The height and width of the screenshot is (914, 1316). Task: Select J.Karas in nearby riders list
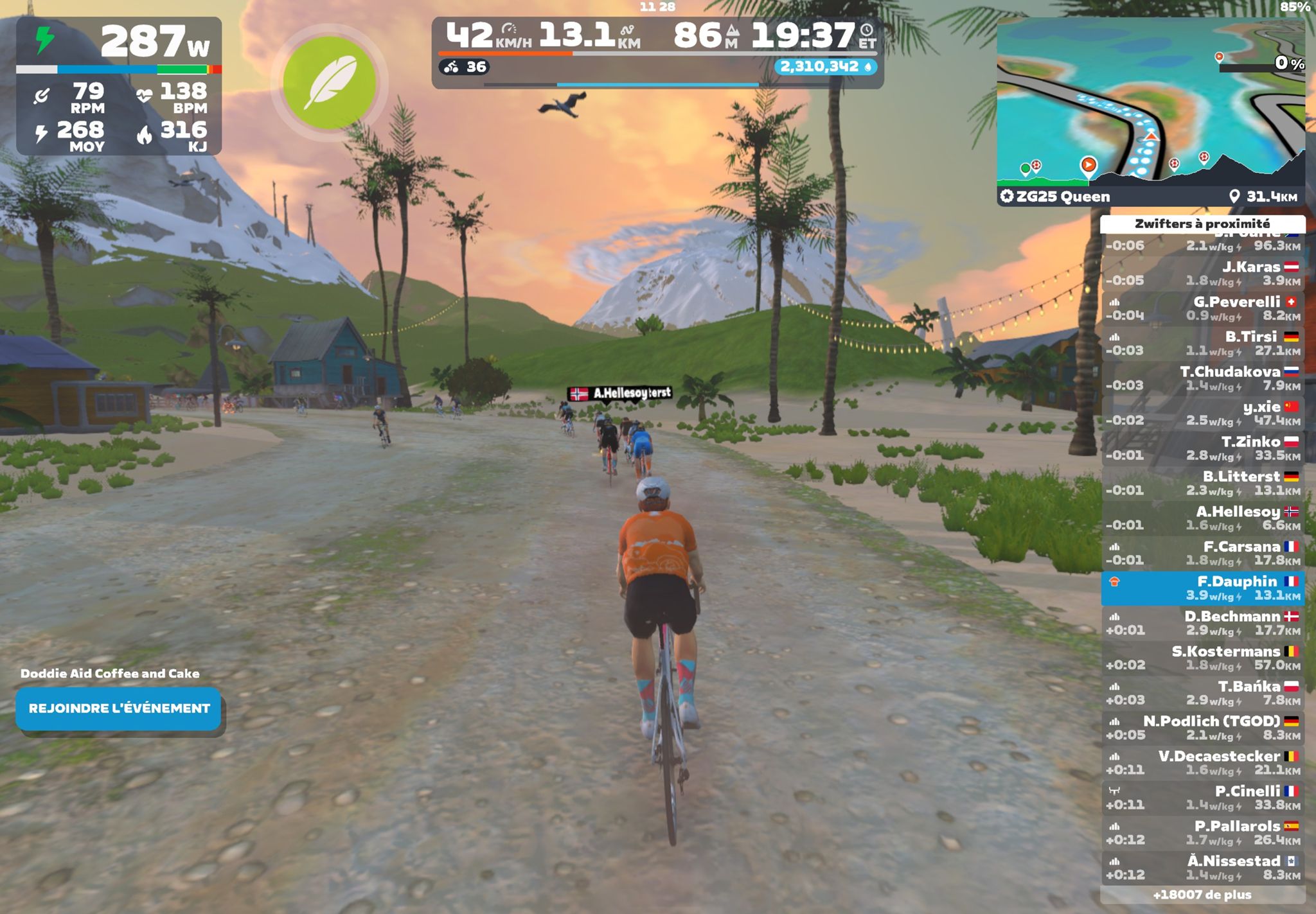(x=1202, y=274)
